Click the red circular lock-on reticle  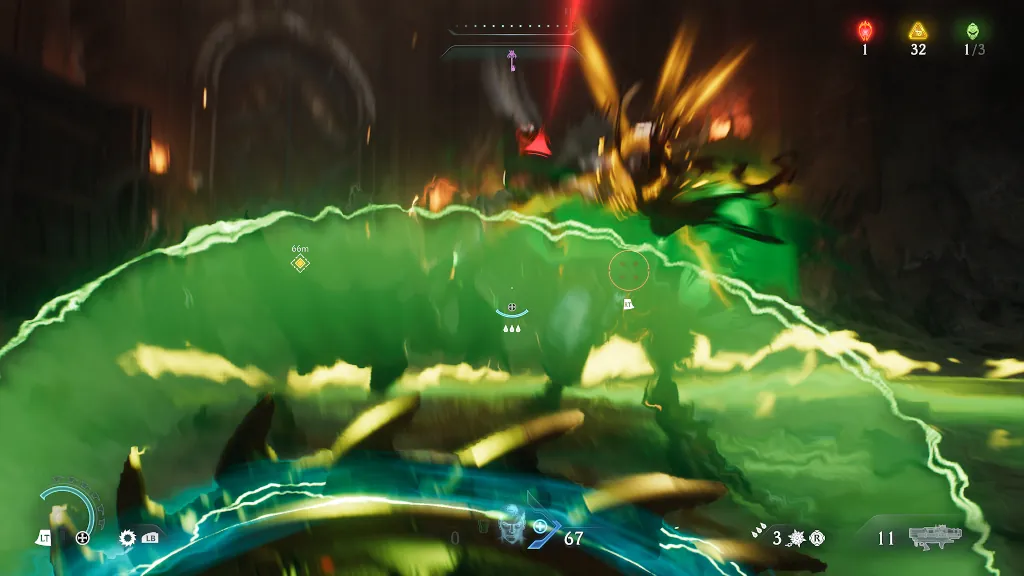pos(628,268)
